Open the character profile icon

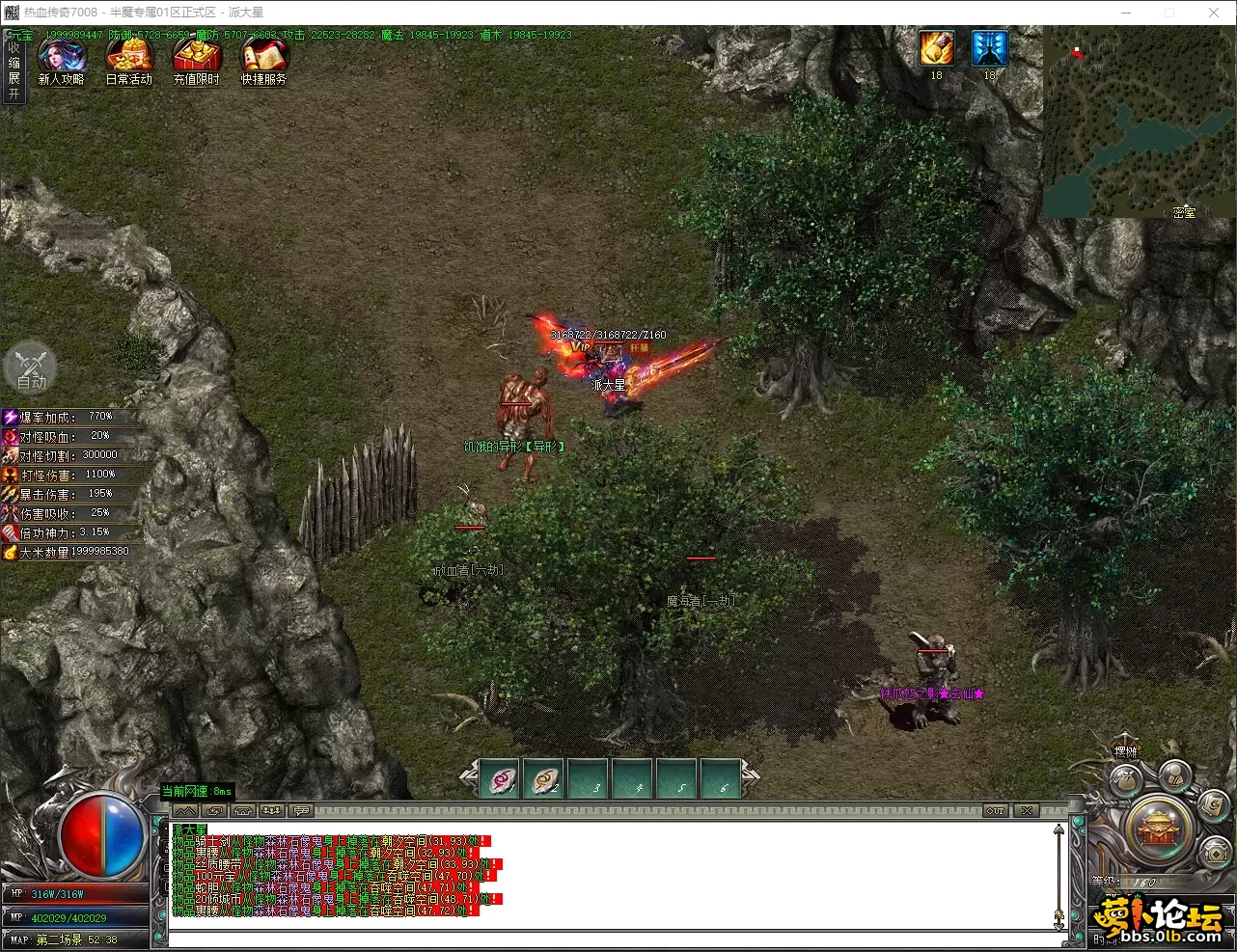(1174, 774)
